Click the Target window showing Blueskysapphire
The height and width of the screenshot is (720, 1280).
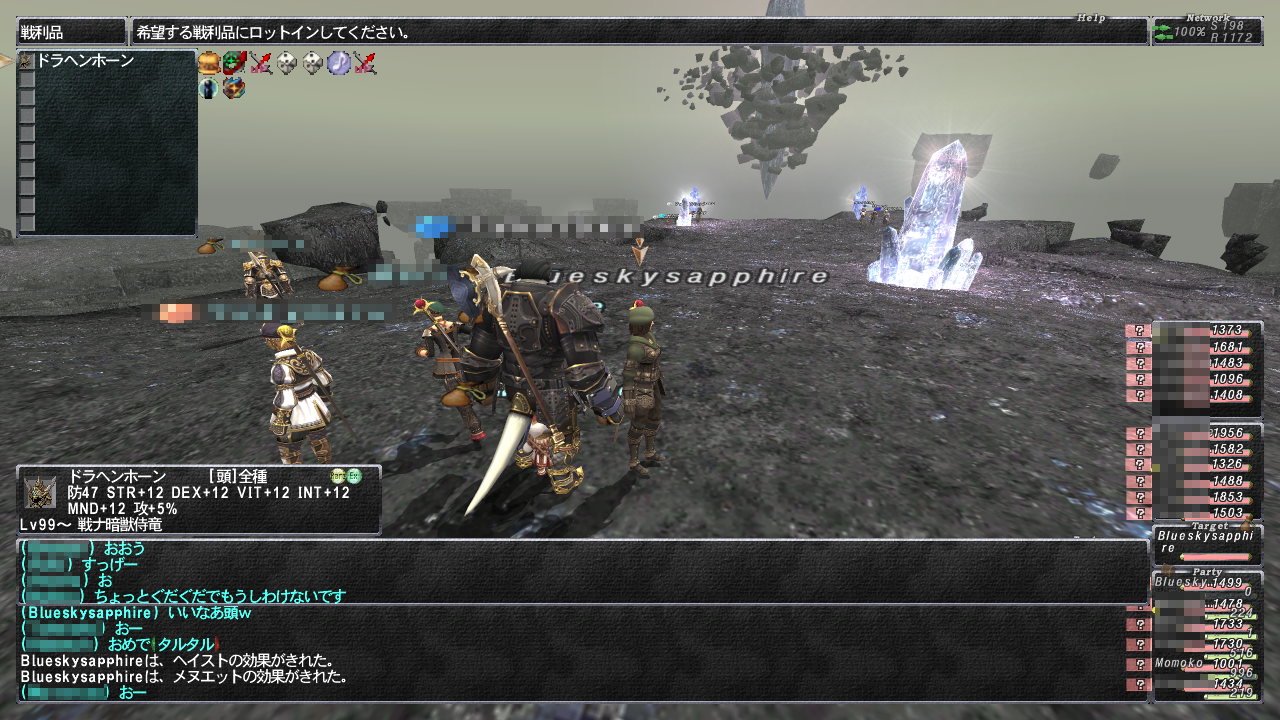[x=1206, y=544]
